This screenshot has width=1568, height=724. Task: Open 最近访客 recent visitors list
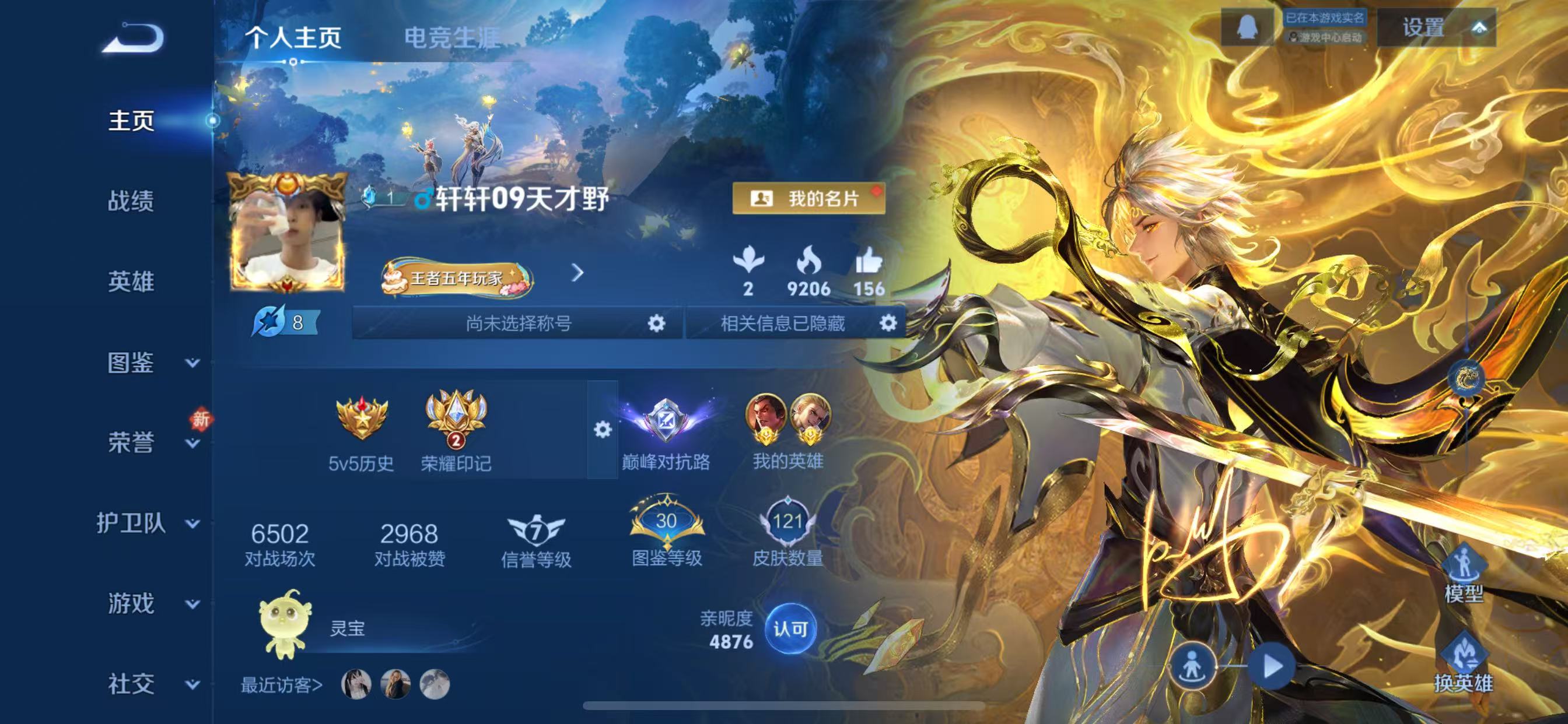coord(281,685)
